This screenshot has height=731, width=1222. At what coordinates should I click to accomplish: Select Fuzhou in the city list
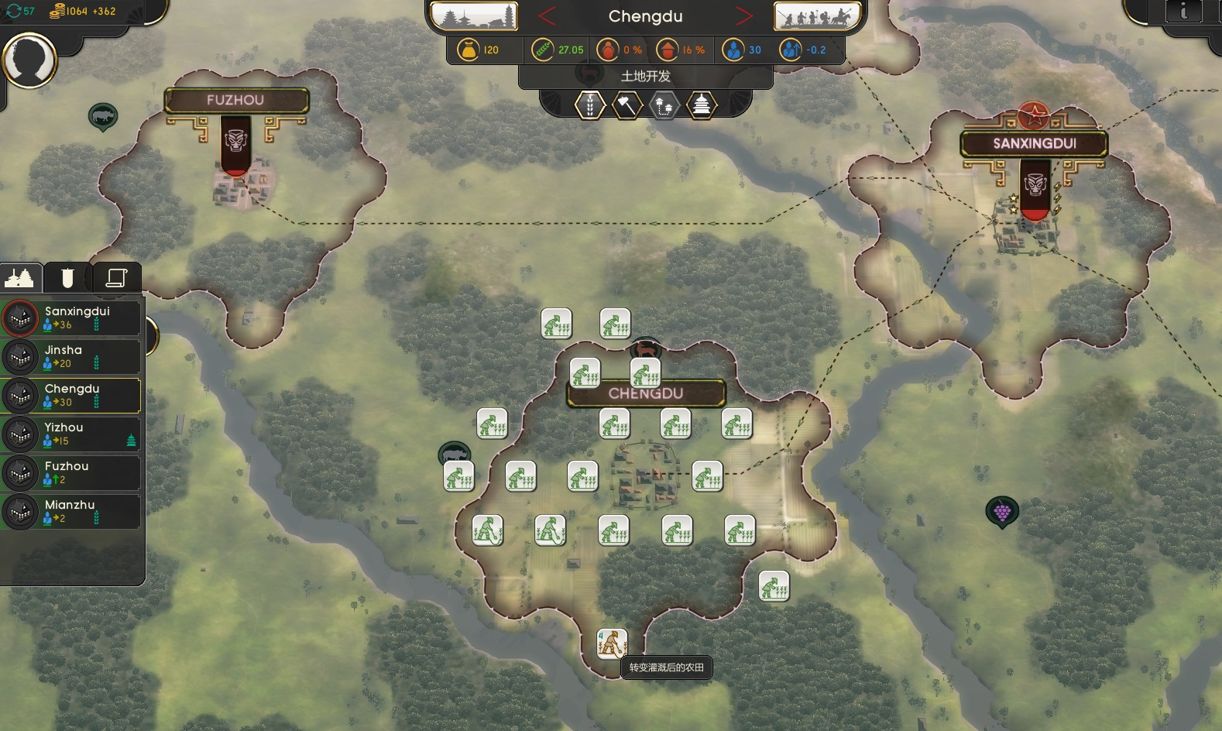72,473
